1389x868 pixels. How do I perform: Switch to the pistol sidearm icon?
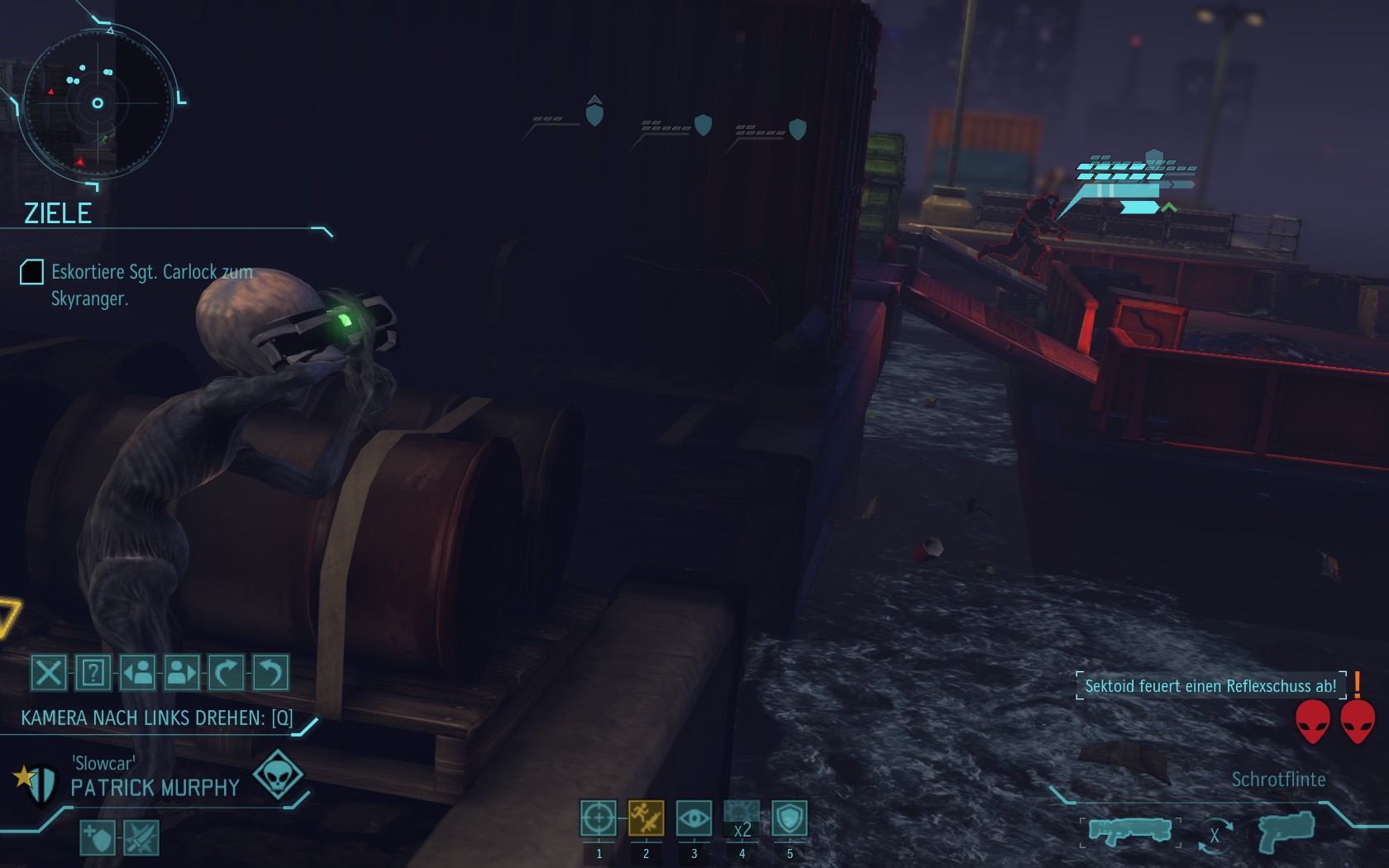[x=1286, y=831]
